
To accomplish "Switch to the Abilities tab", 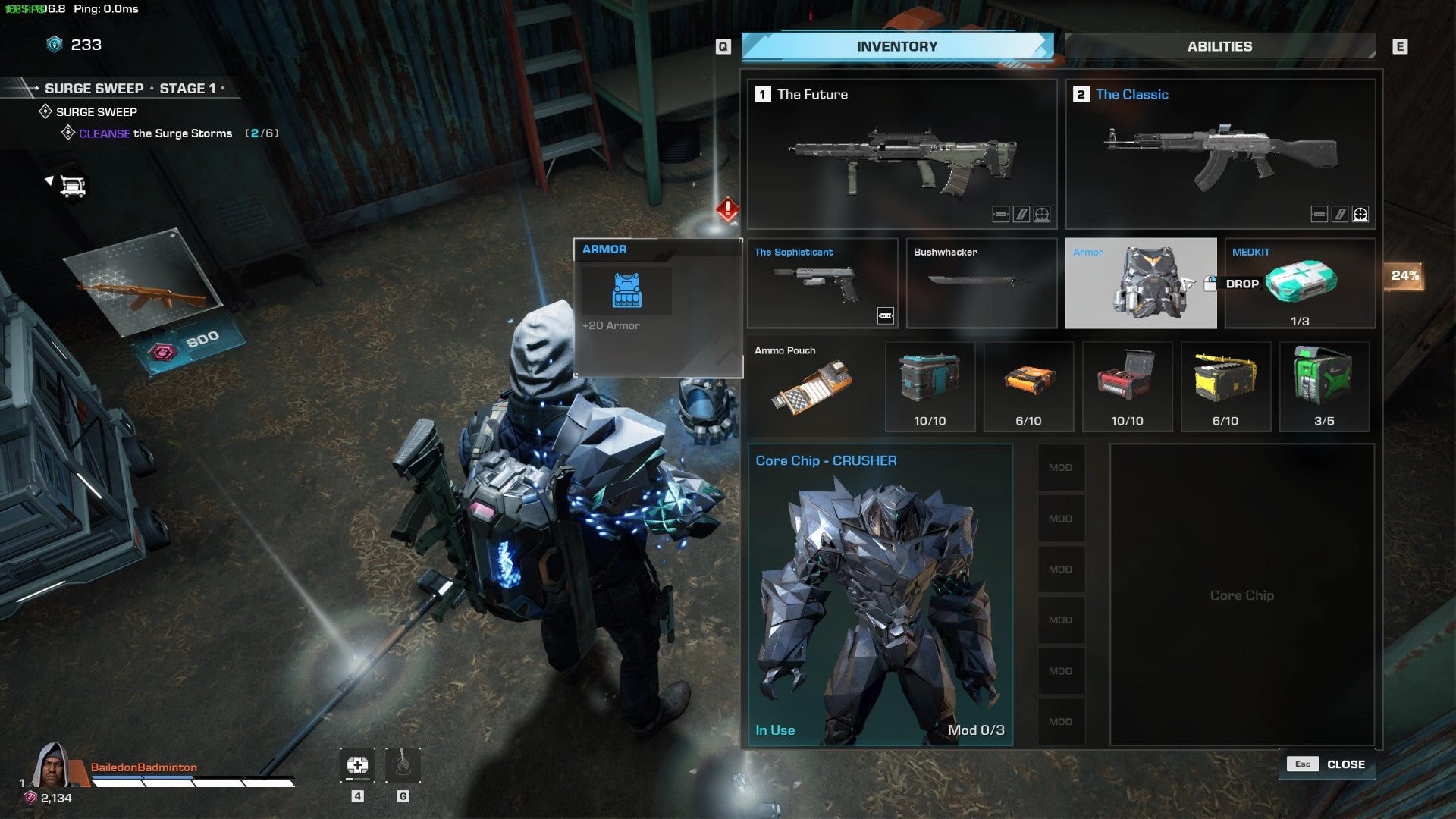I will 1219,46.
